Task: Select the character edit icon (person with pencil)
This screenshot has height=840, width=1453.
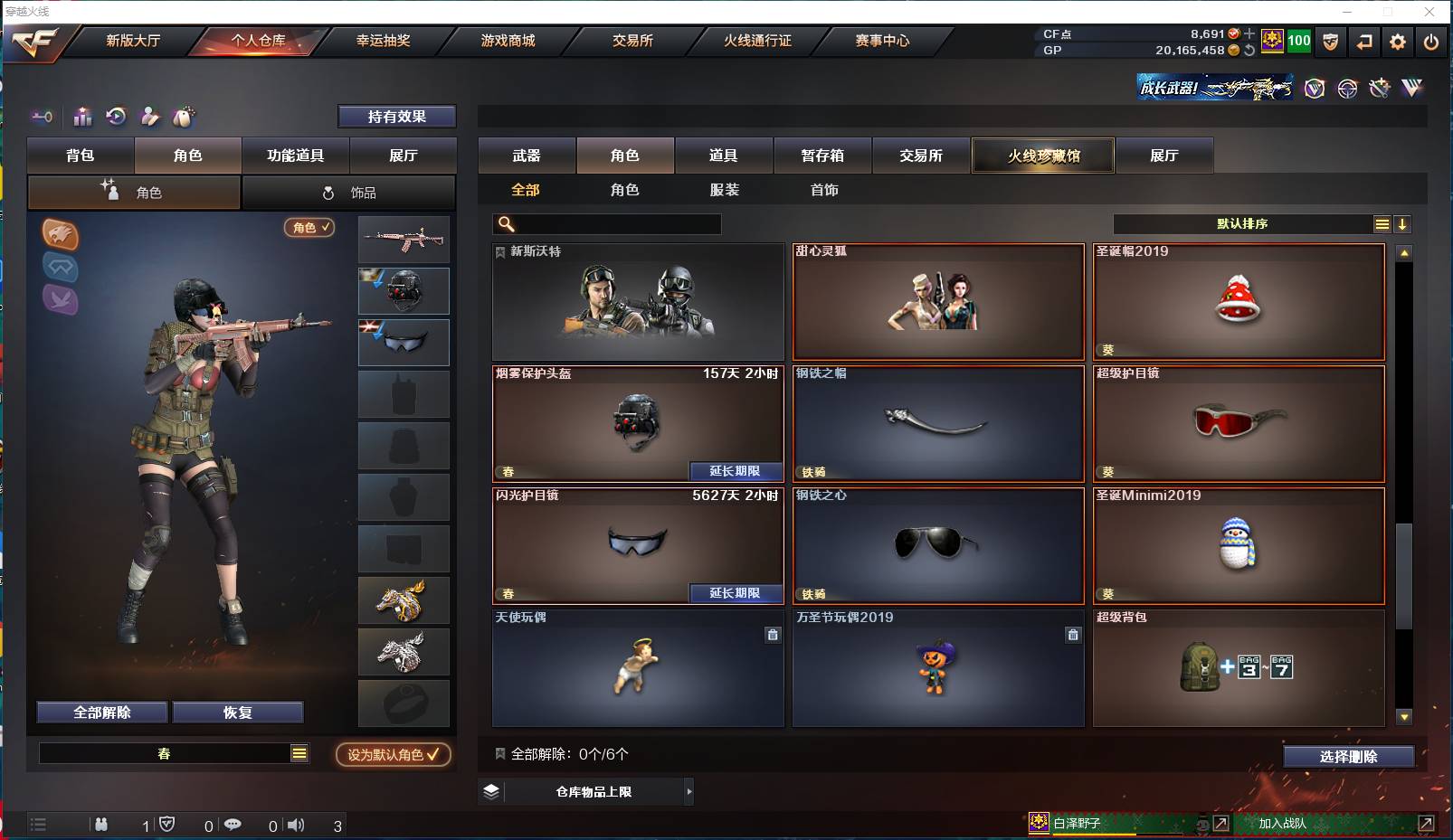Action: click(x=150, y=117)
